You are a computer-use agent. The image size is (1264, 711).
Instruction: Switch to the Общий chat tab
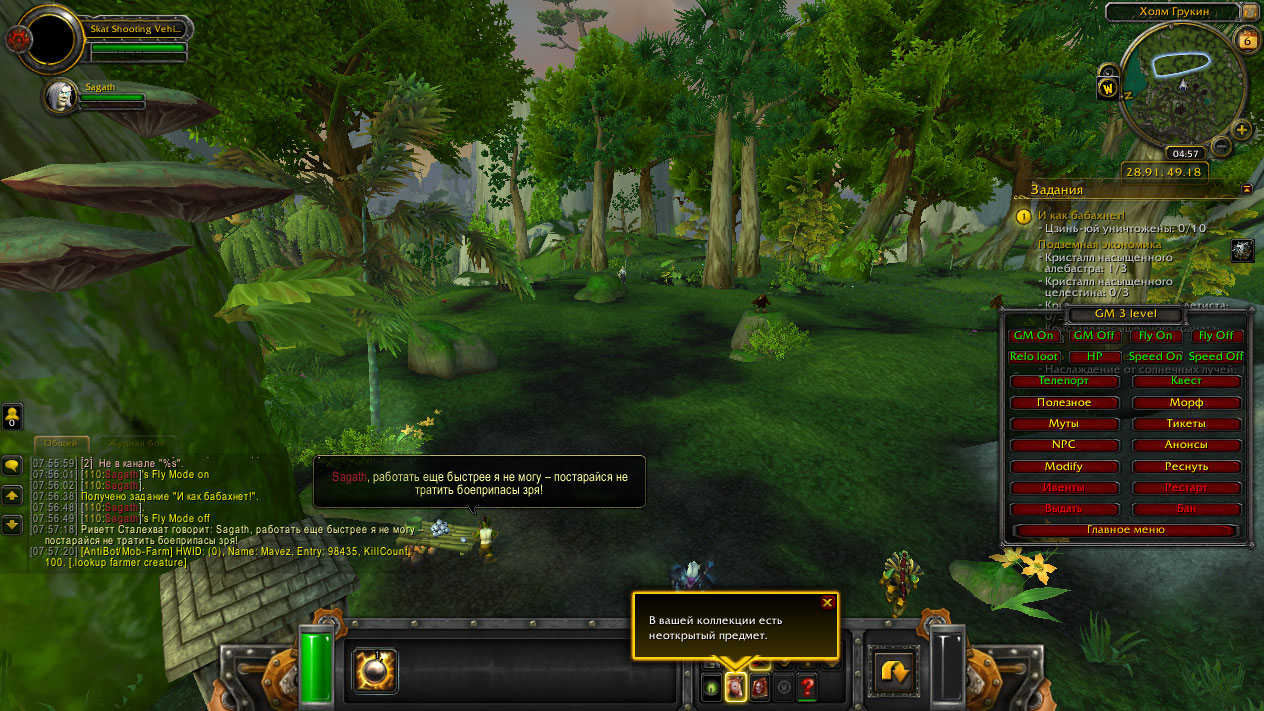pos(61,443)
